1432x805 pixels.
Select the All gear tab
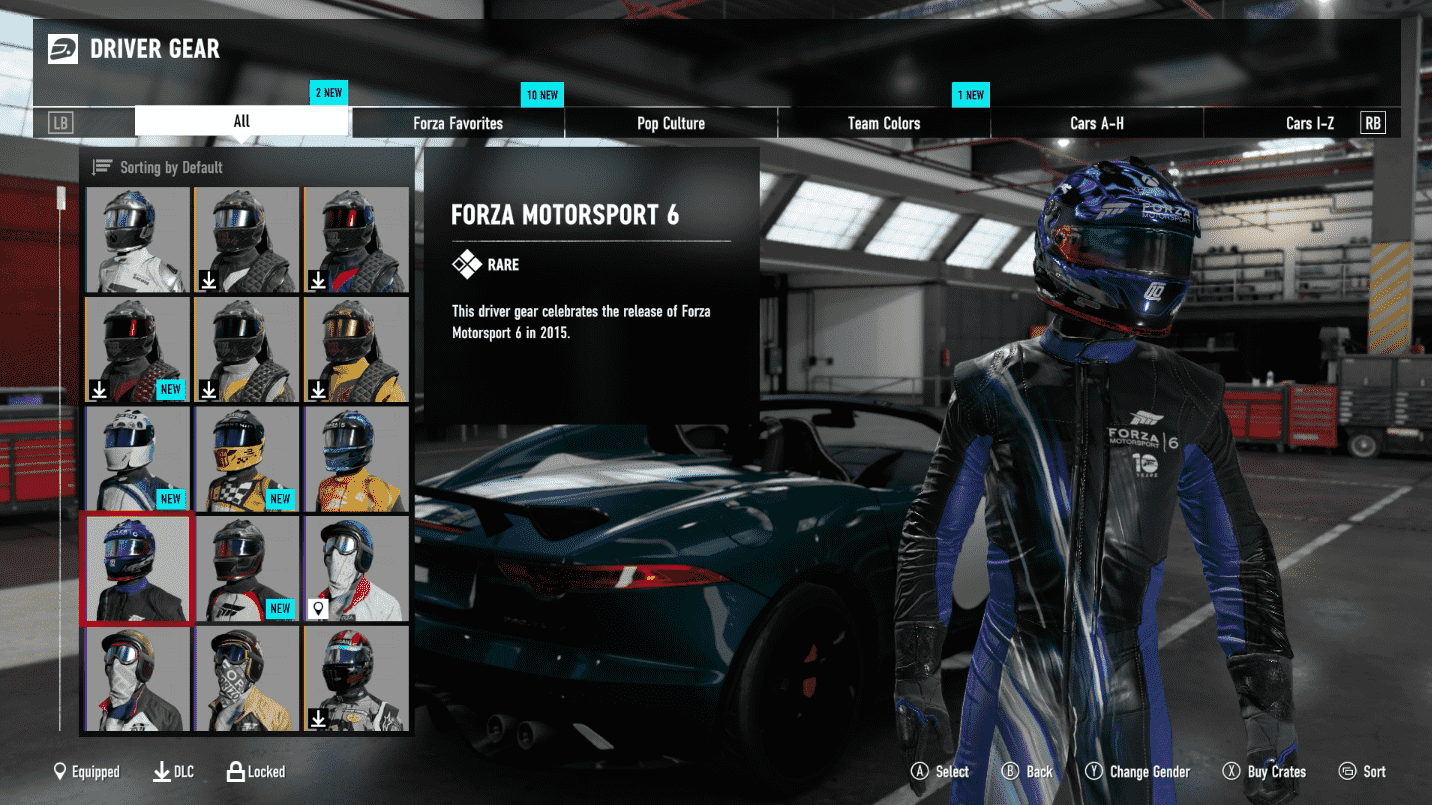click(242, 121)
